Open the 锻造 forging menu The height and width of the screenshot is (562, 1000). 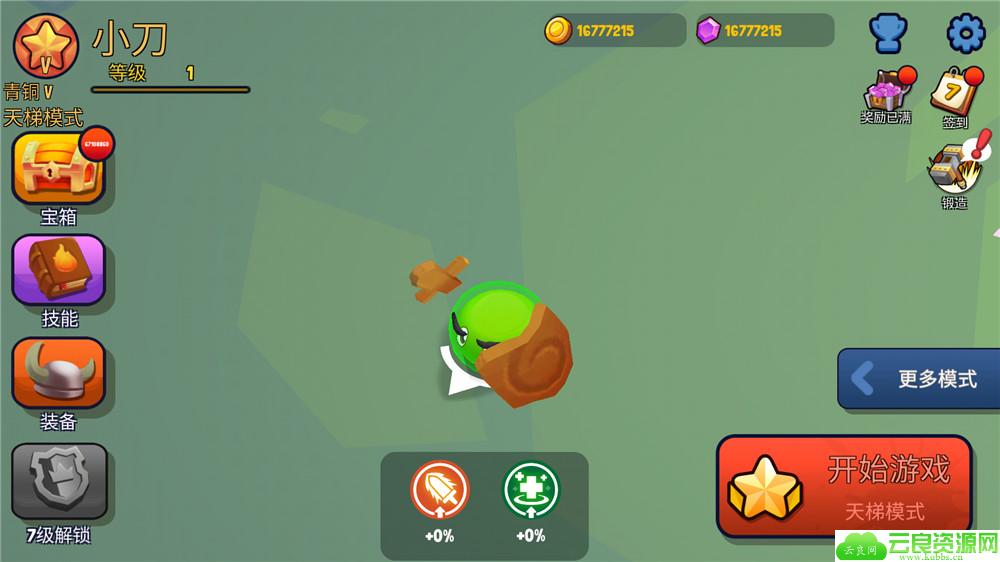pyautogui.click(x=953, y=170)
